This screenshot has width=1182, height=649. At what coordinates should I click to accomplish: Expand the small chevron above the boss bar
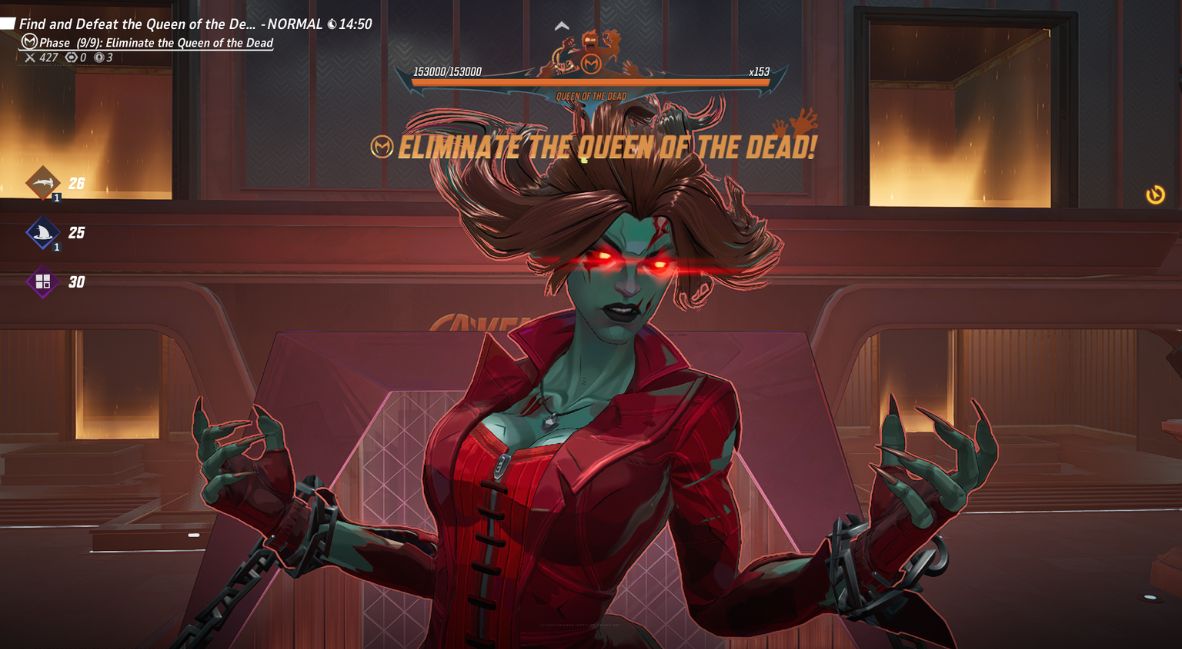[562, 27]
